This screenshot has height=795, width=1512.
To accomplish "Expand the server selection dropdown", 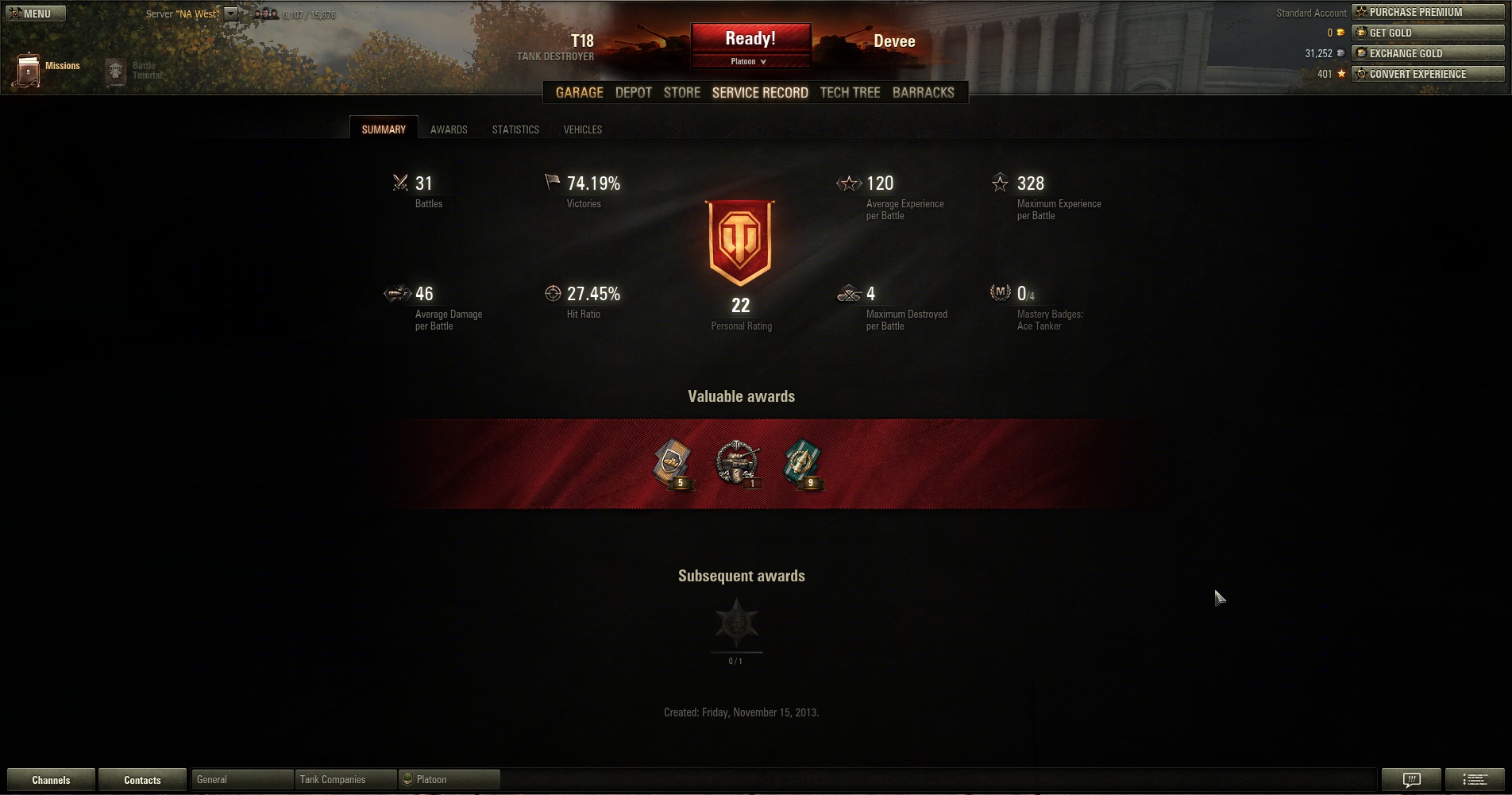I will click(x=230, y=14).
